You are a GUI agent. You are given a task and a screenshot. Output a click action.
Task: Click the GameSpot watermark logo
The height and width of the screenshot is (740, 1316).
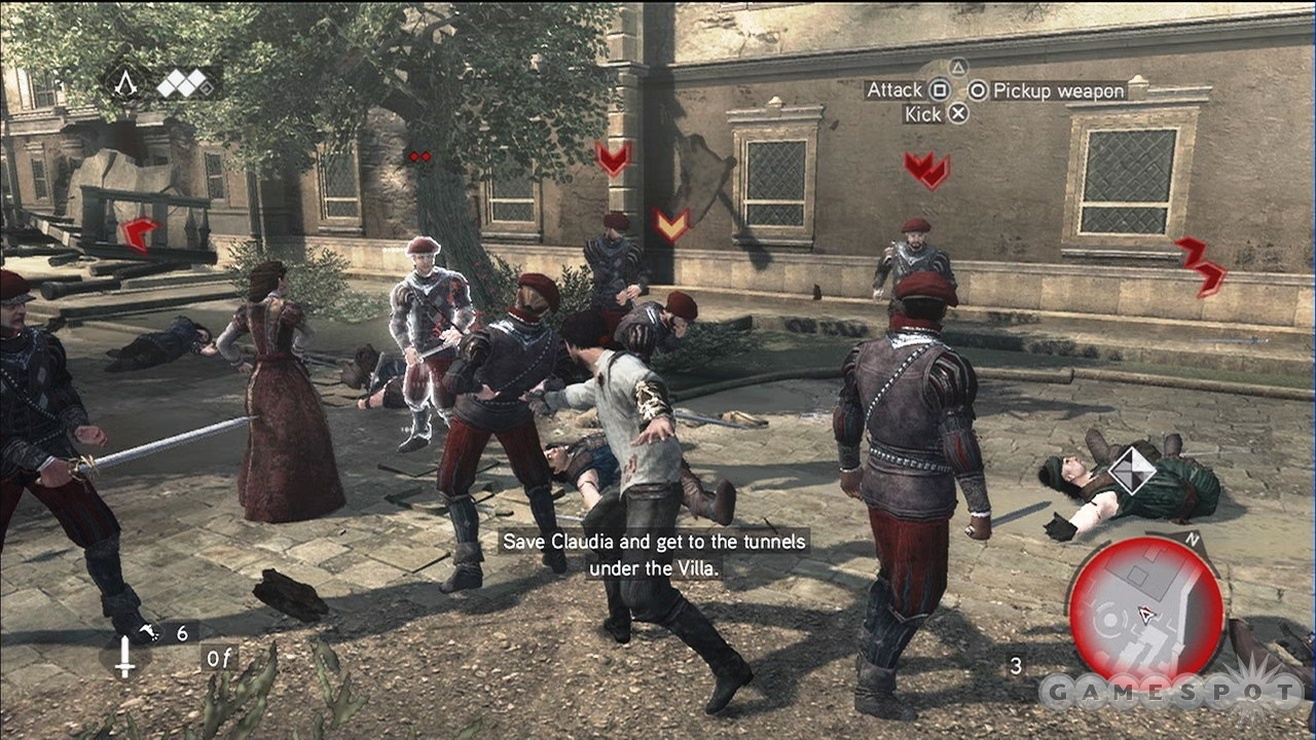pos(1172,690)
